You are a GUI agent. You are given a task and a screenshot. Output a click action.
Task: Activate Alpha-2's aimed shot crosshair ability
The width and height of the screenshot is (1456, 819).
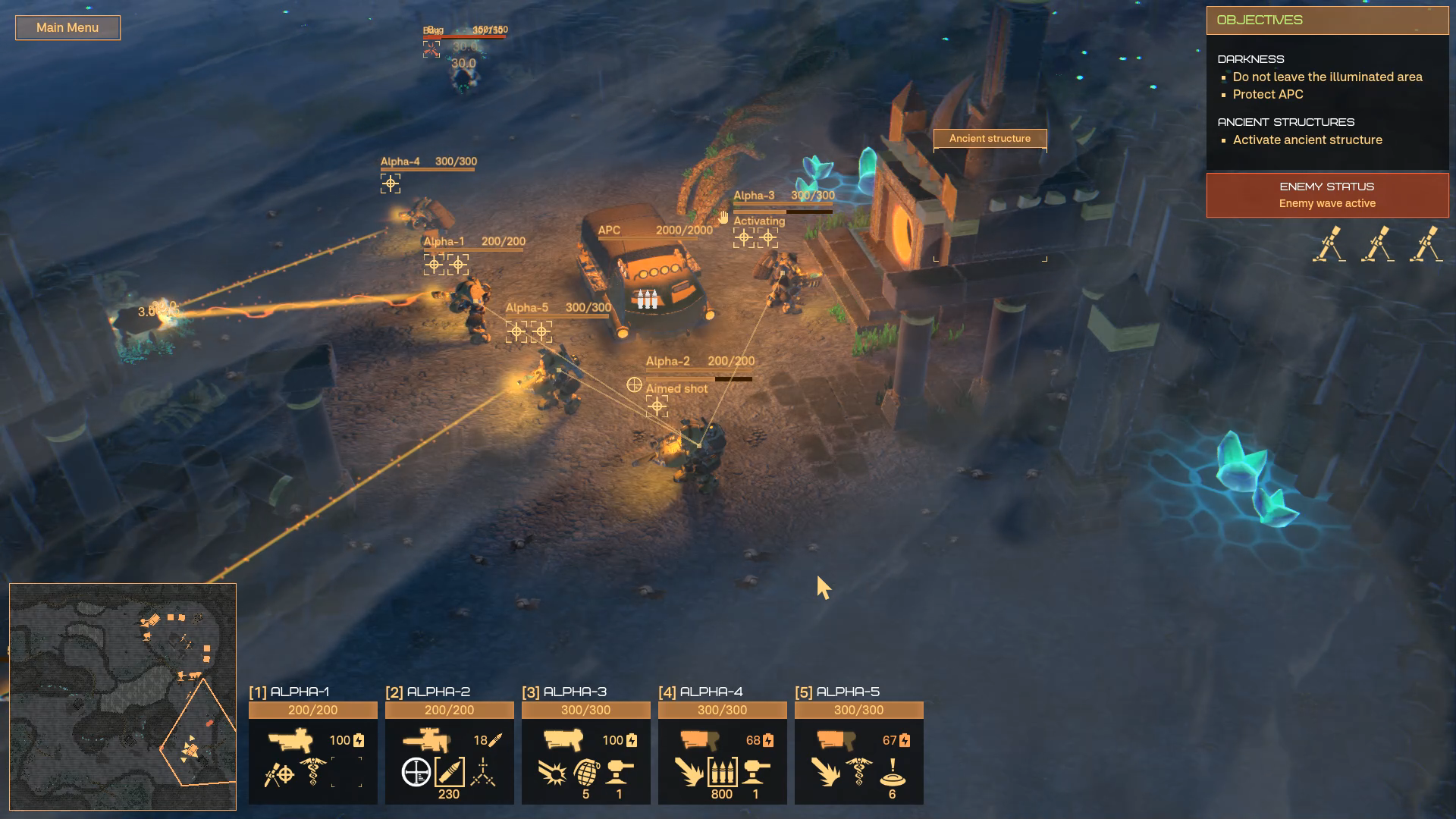coord(416,772)
